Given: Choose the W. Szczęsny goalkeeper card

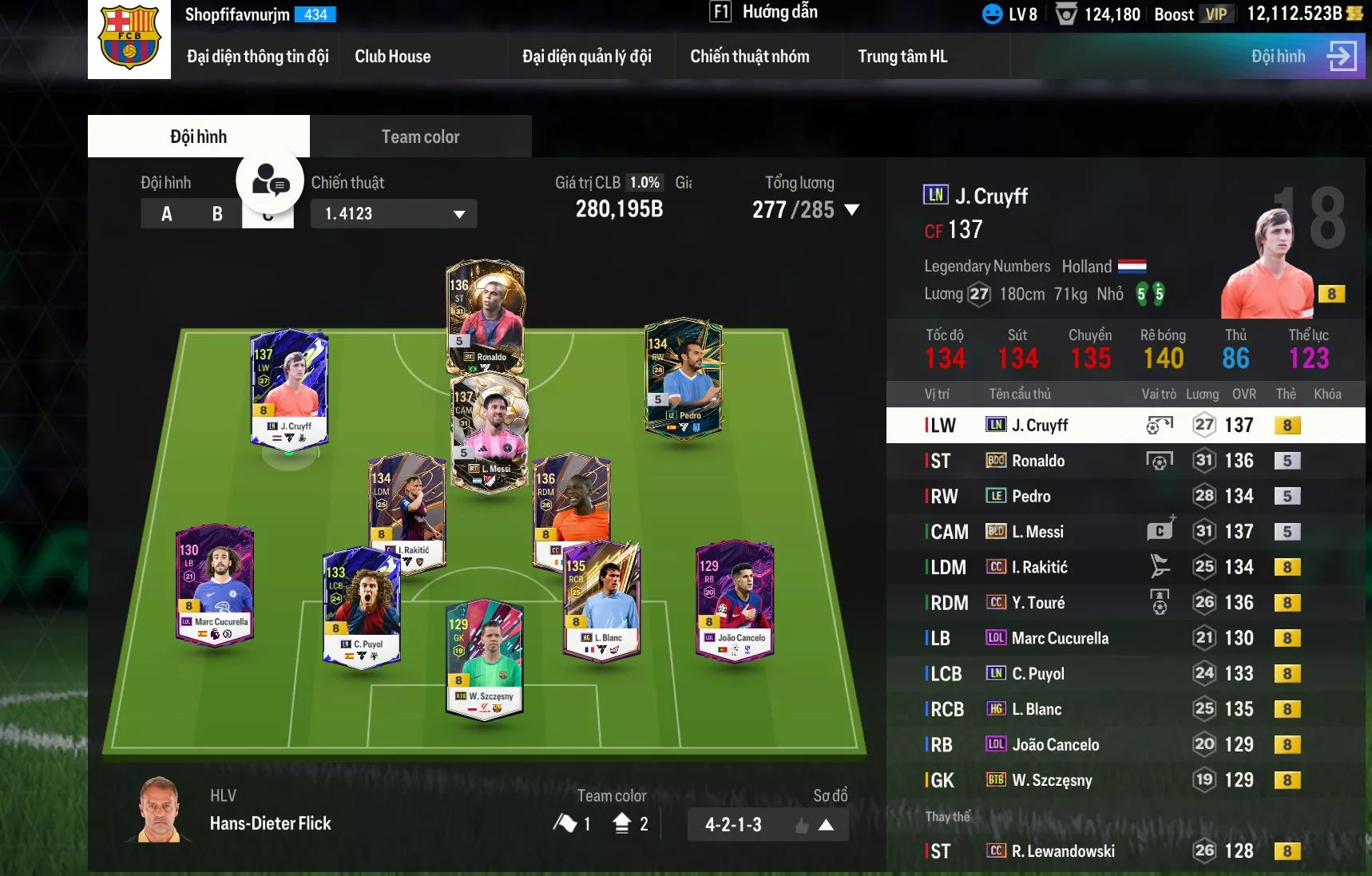Looking at the screenshot, I should [485, 659].
